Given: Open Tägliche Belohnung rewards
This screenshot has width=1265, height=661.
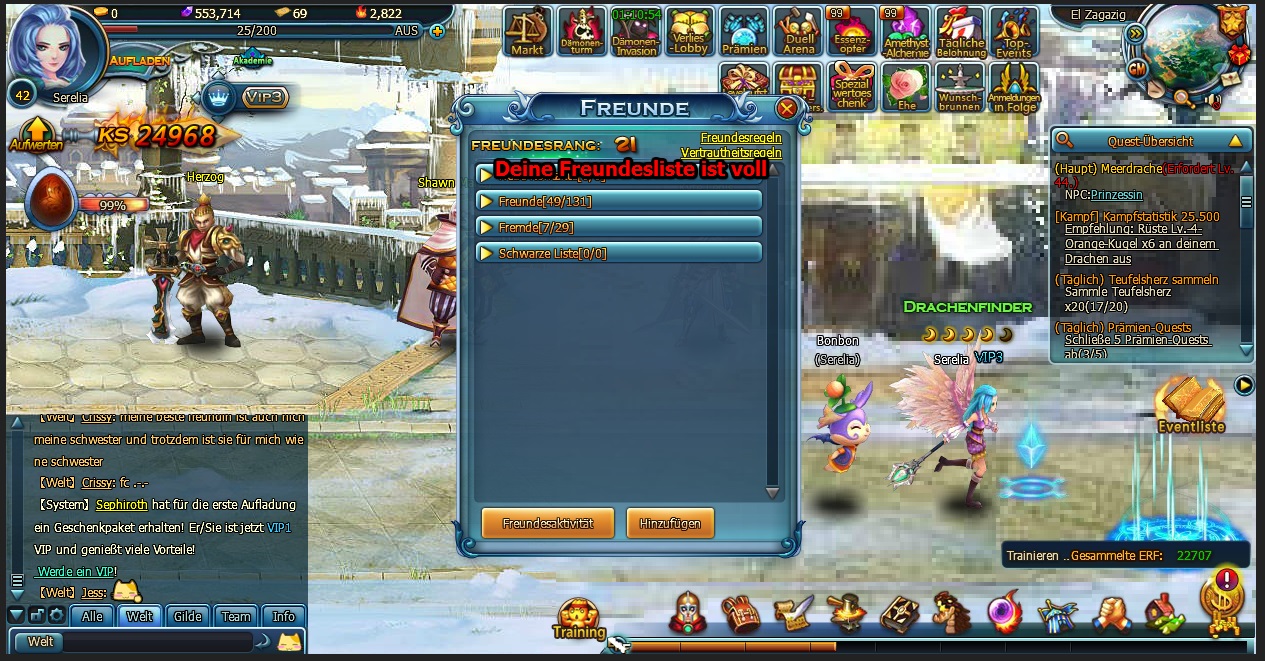Looking at the screenshot, I should (x=960, y=33).
